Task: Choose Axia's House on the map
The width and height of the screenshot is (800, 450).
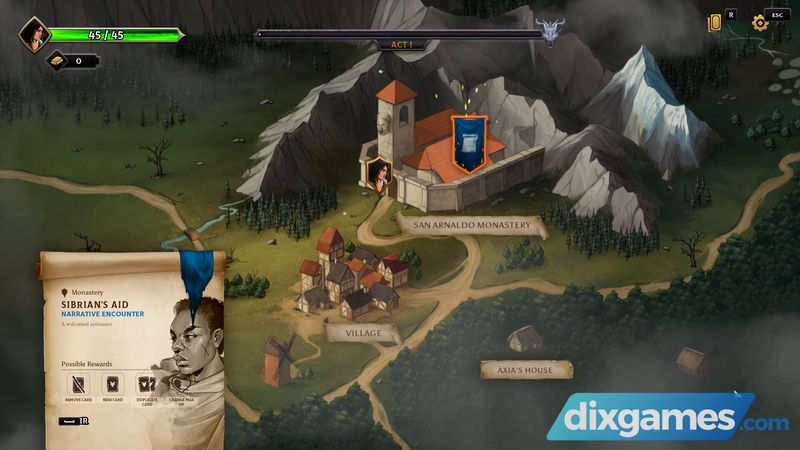Action: tap(526, 370)
